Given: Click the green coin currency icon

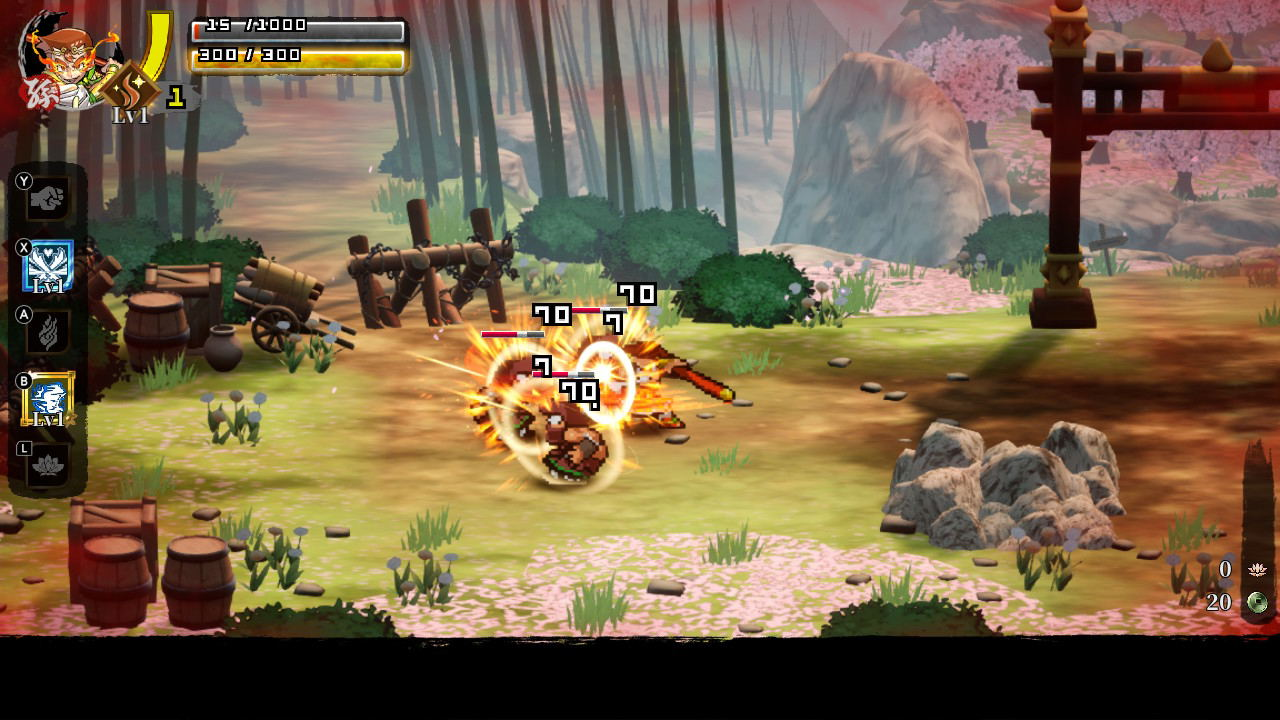Looking at the screenshot, I should point(1258,604).
